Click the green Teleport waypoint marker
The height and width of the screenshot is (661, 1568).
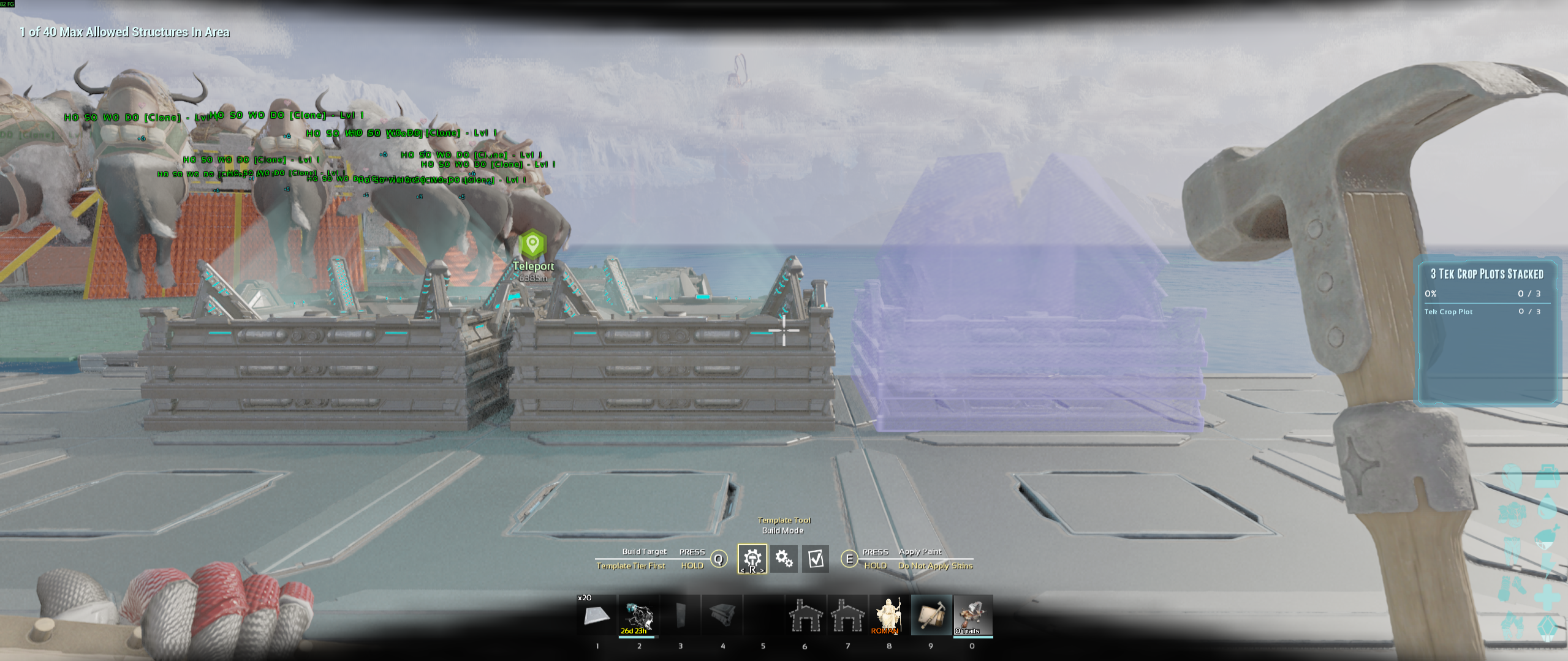[x=532, y=244]
